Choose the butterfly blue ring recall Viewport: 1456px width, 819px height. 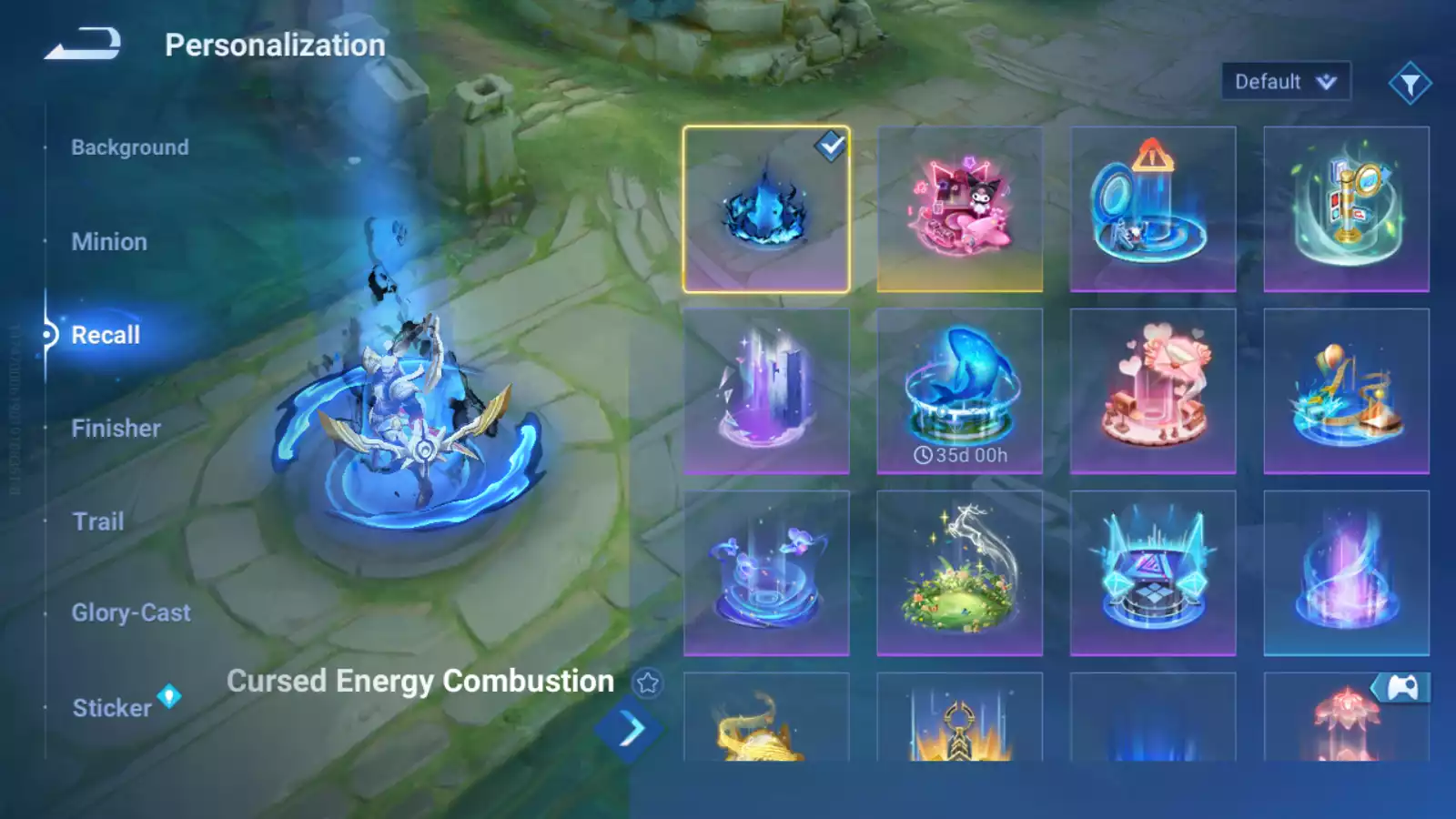coord(766,573)
